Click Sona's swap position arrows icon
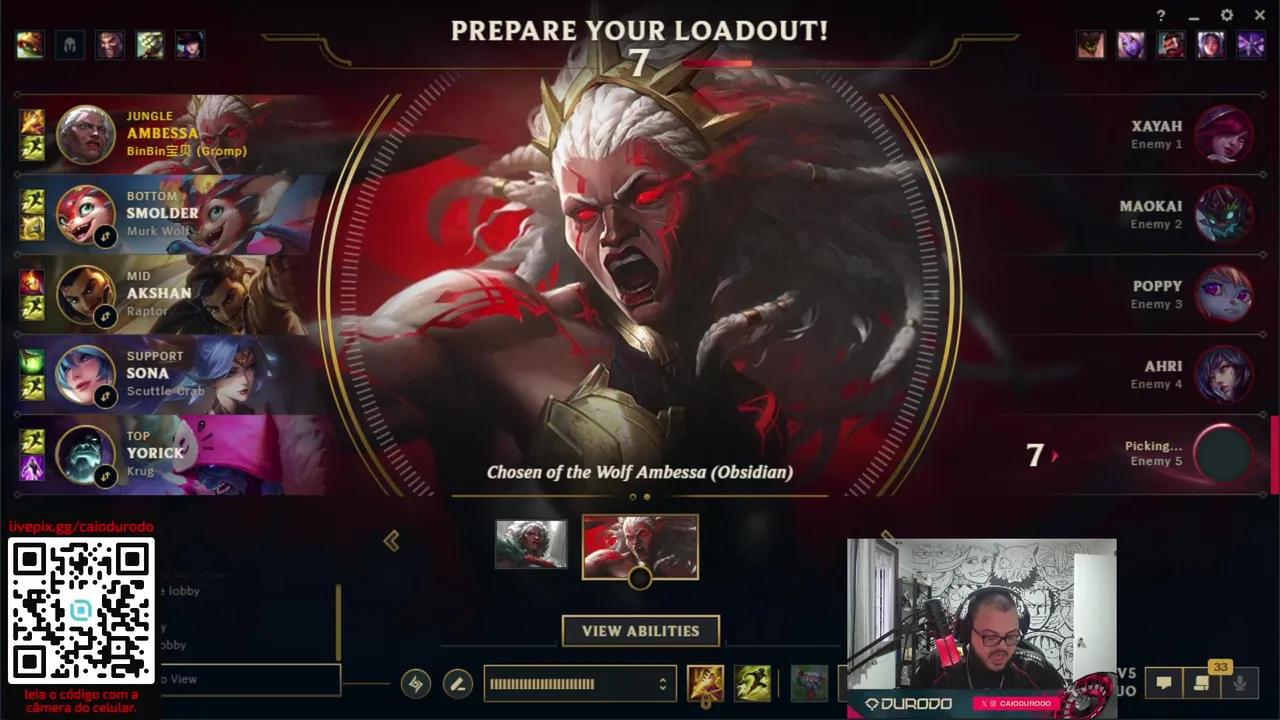1280x720 pixels. coord(107,396)
